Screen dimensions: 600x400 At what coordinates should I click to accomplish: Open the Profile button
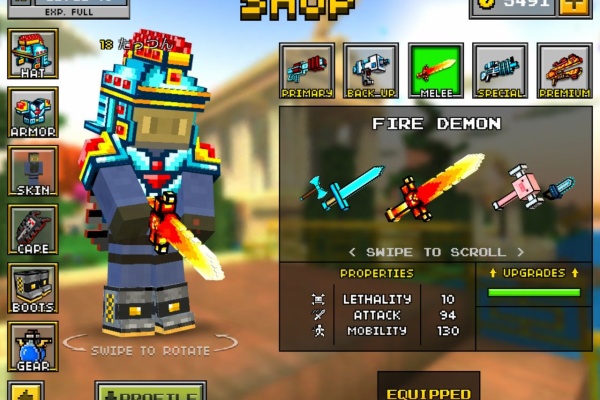(151, 391)
